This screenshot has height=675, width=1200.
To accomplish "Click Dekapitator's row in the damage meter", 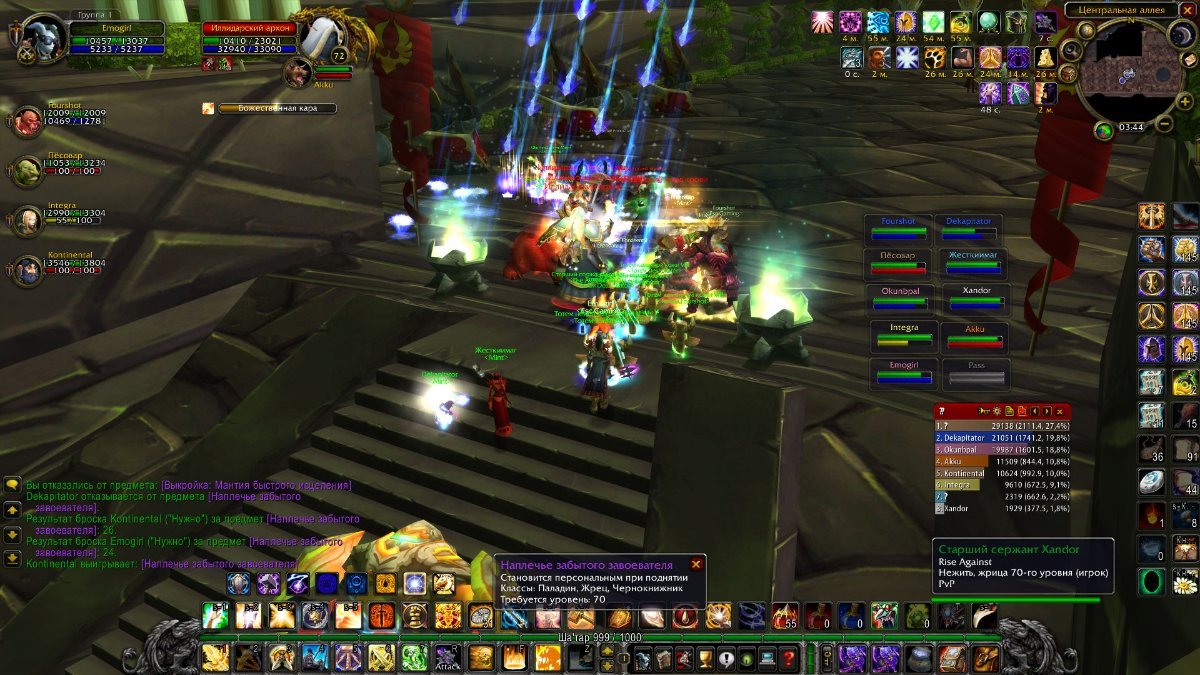I will coord(1000,437).
